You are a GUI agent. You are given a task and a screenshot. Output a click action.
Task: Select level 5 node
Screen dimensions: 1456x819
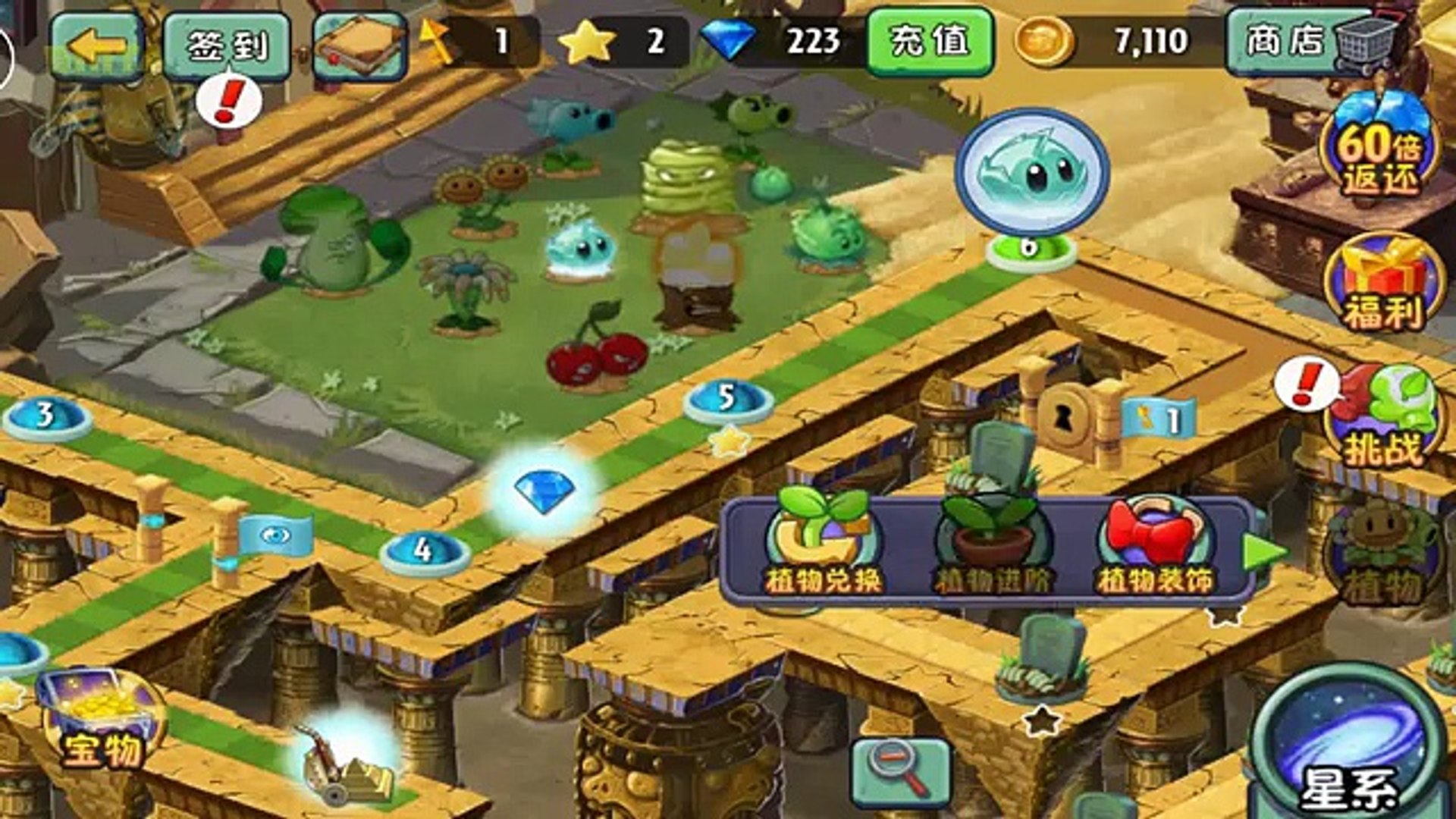point(727,400)
